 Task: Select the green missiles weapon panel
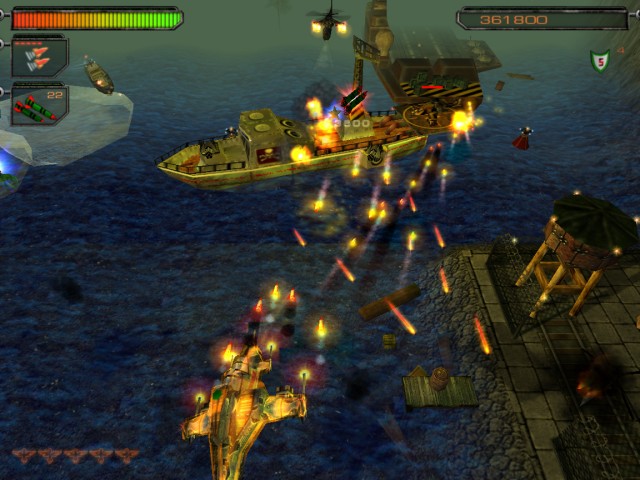click(x=39, y=104)
